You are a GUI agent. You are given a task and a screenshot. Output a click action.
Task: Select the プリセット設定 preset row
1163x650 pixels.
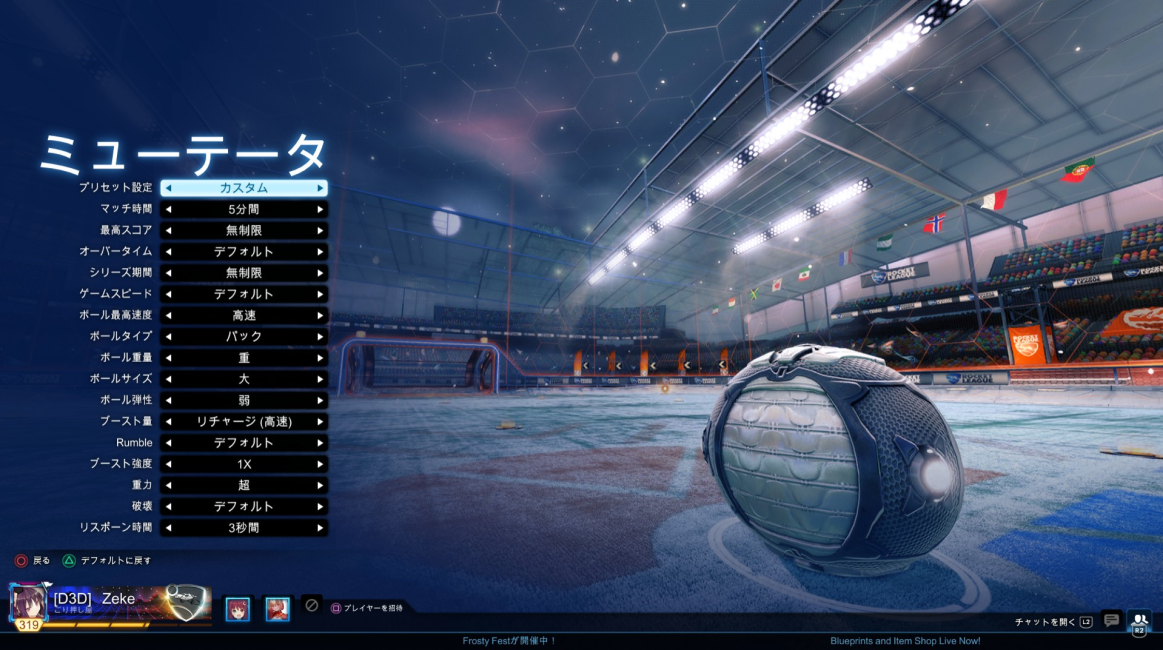tap(244, 188)
